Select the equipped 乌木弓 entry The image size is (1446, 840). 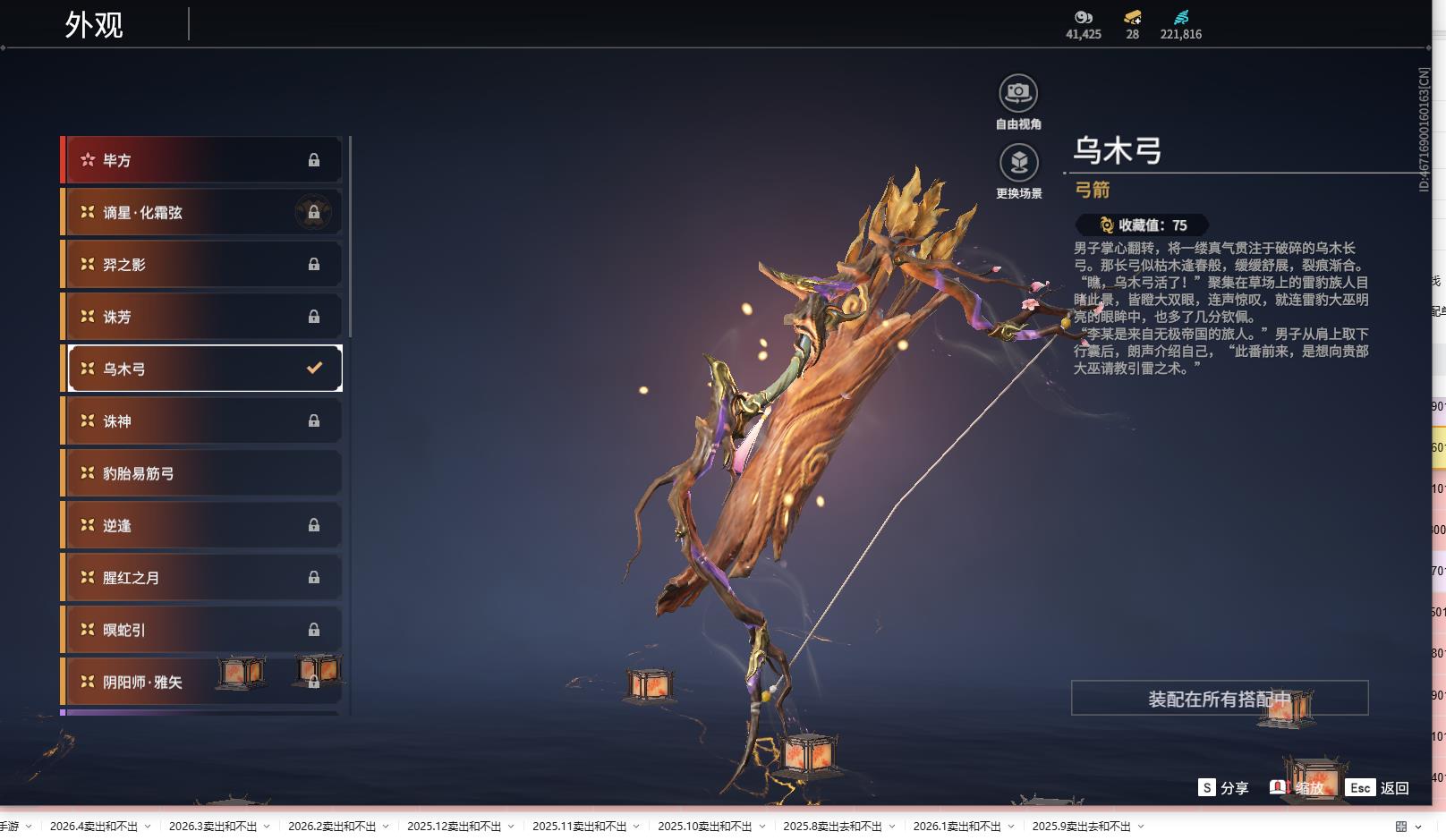201,369
